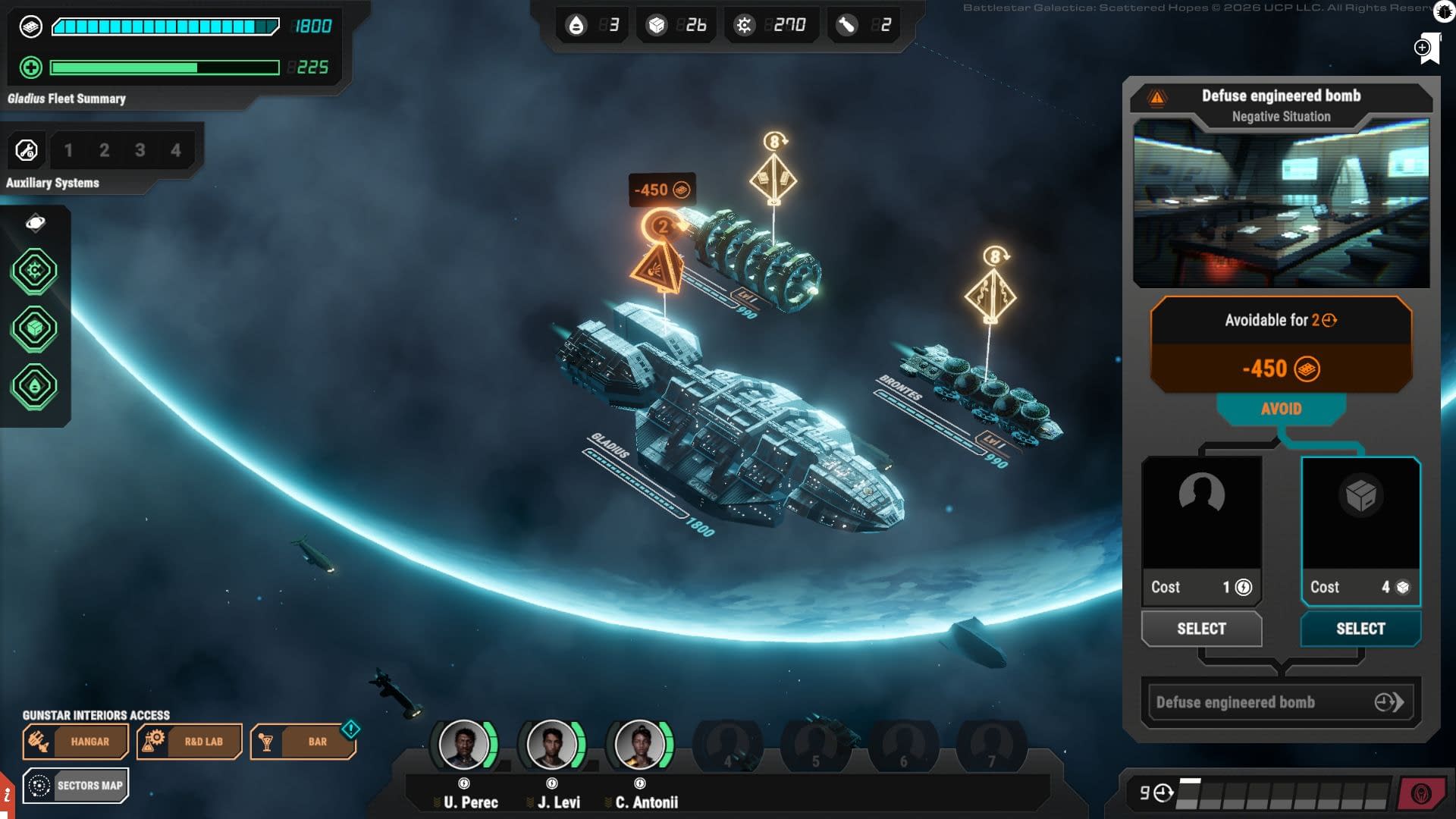Open the bookmark icon in the corner
The image size is (1456, 819).
click(x=1428, y=49)
